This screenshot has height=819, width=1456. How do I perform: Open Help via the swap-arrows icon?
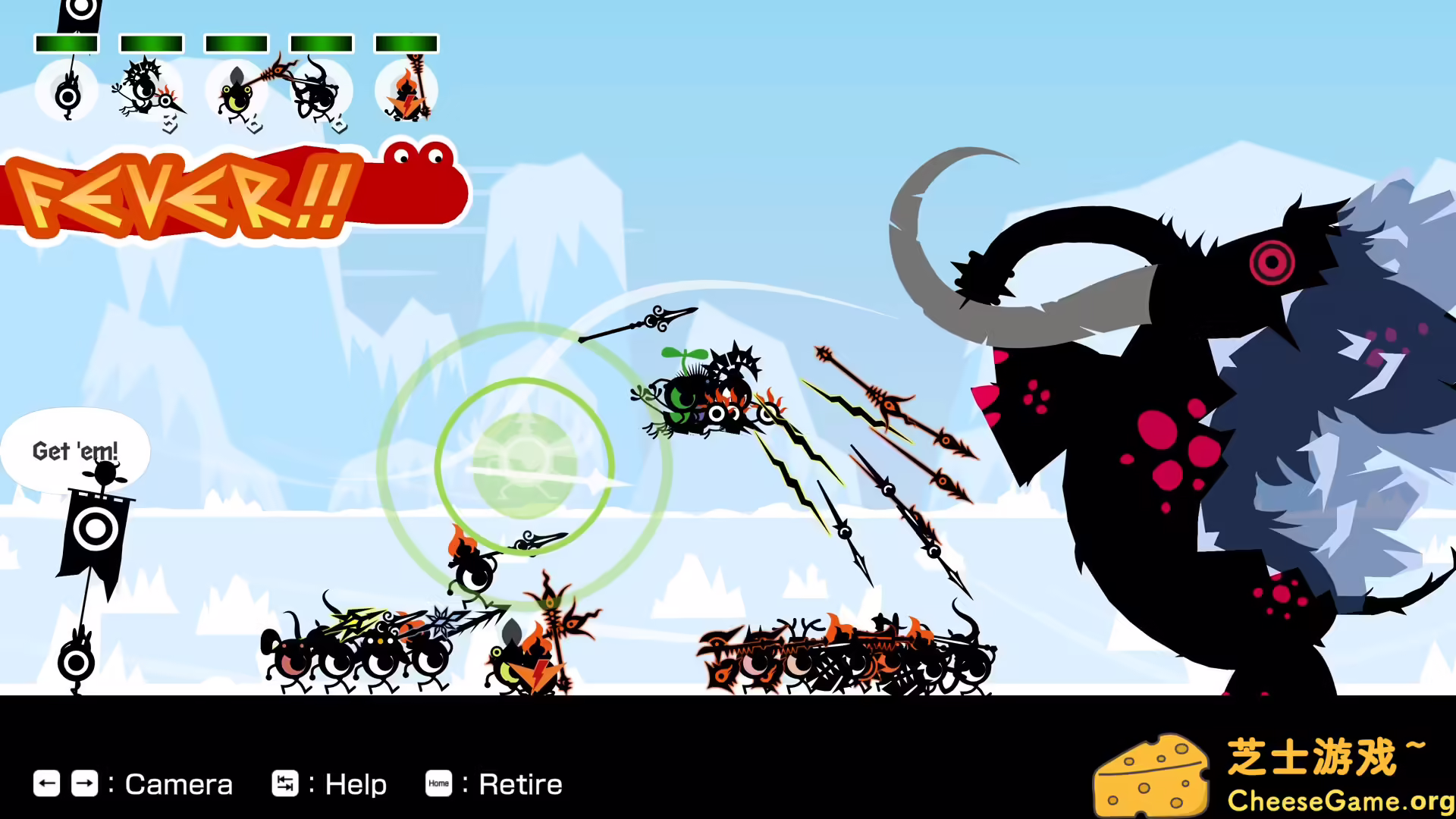click(285, 784)
